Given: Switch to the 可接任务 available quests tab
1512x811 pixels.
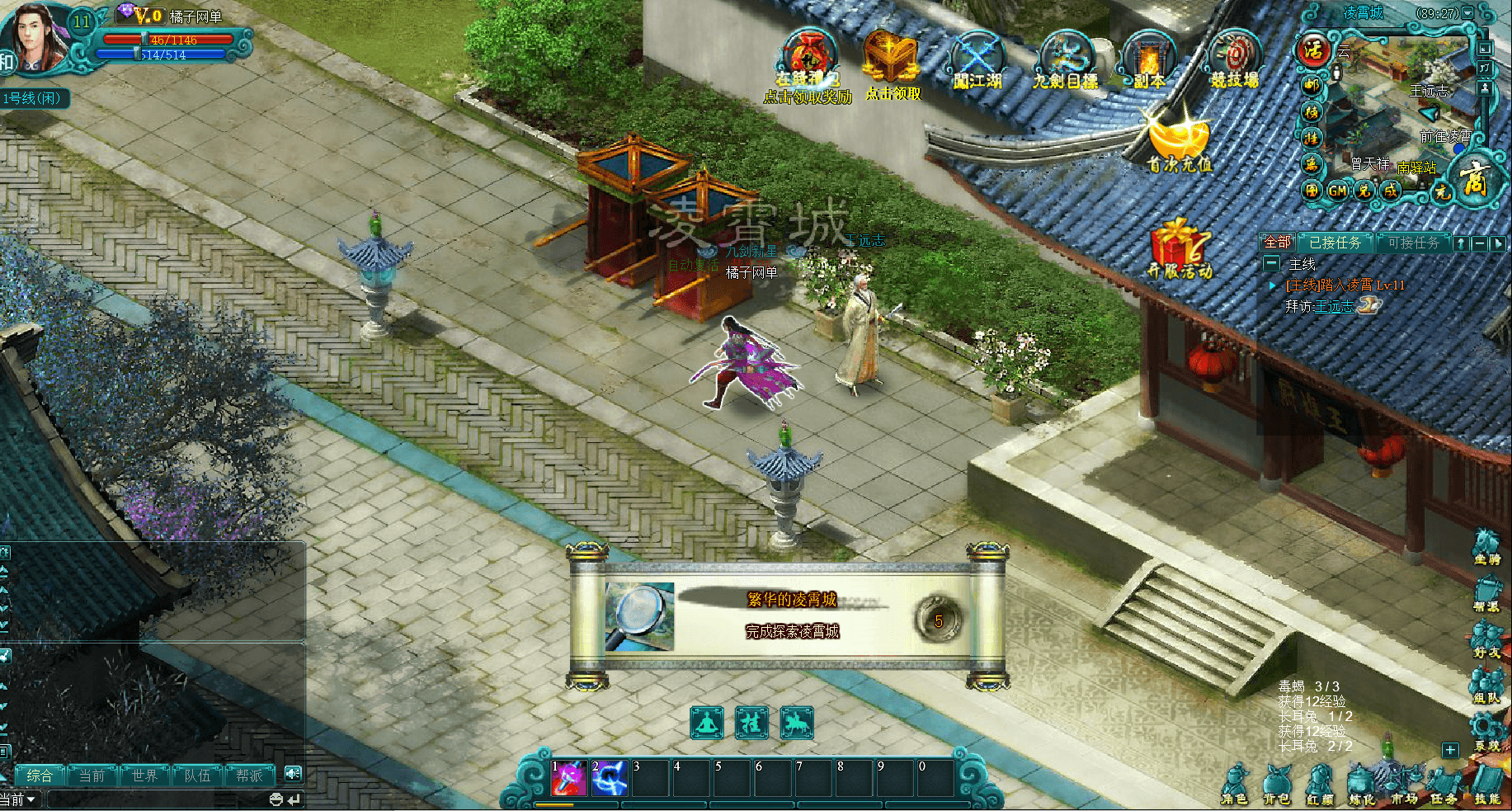Looking at the screenshot, I should pyautogui.click(x=1413, y=243).
